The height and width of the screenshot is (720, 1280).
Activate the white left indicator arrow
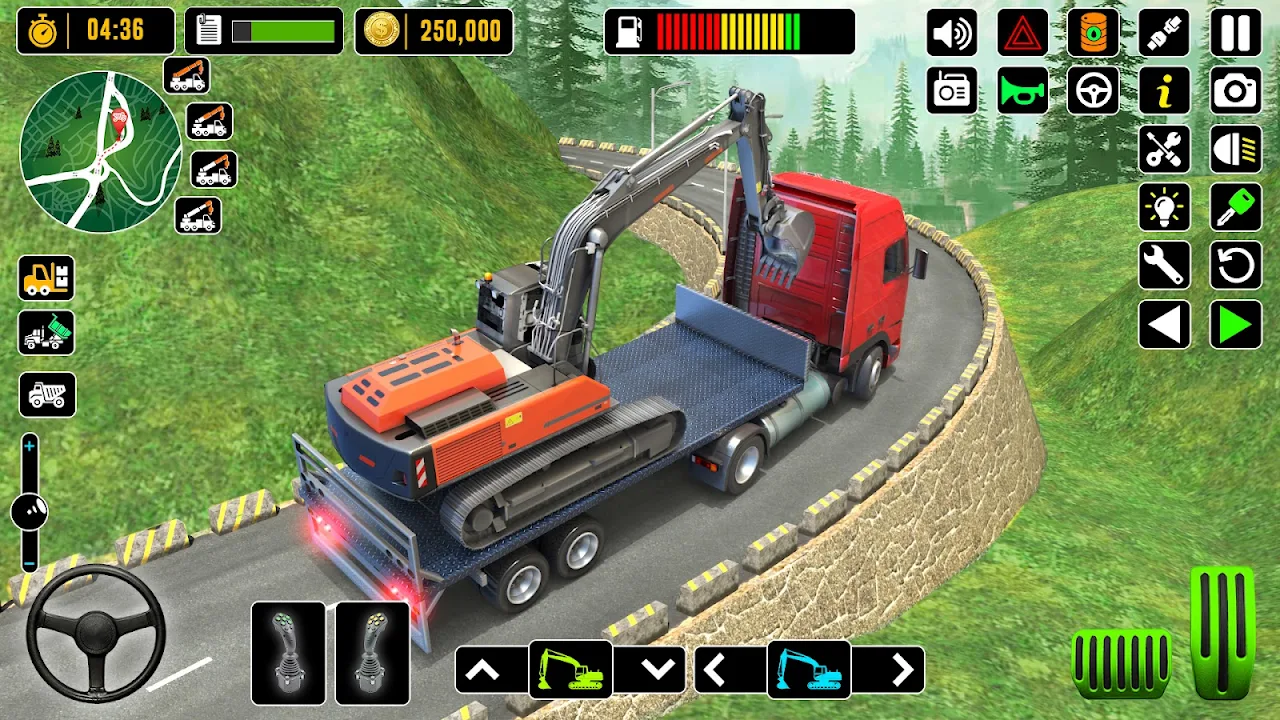click(x=1164, y=325)
